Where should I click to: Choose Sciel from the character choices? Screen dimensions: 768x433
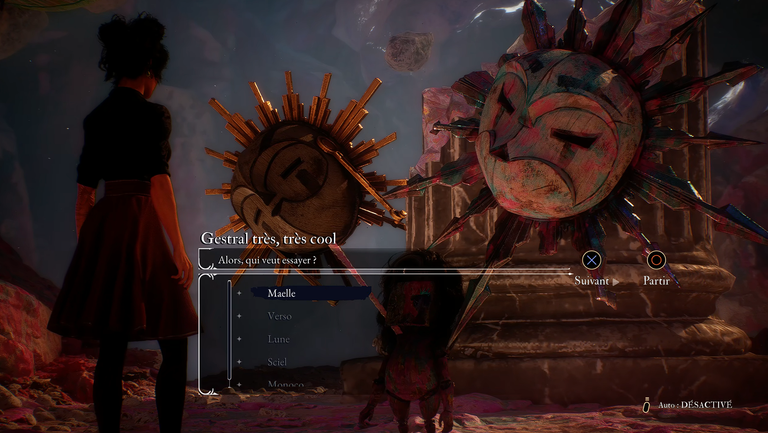279,362
